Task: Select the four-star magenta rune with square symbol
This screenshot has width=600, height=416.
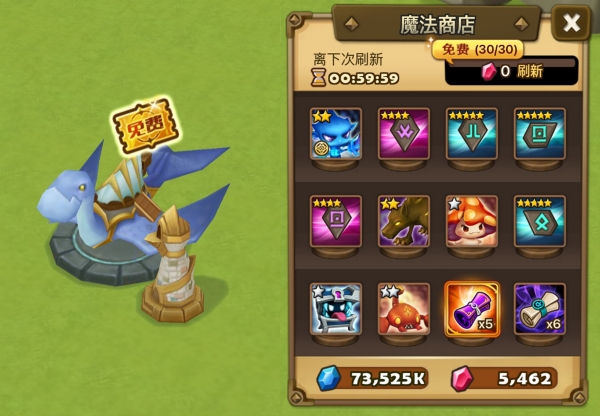Action: point(335,221)
